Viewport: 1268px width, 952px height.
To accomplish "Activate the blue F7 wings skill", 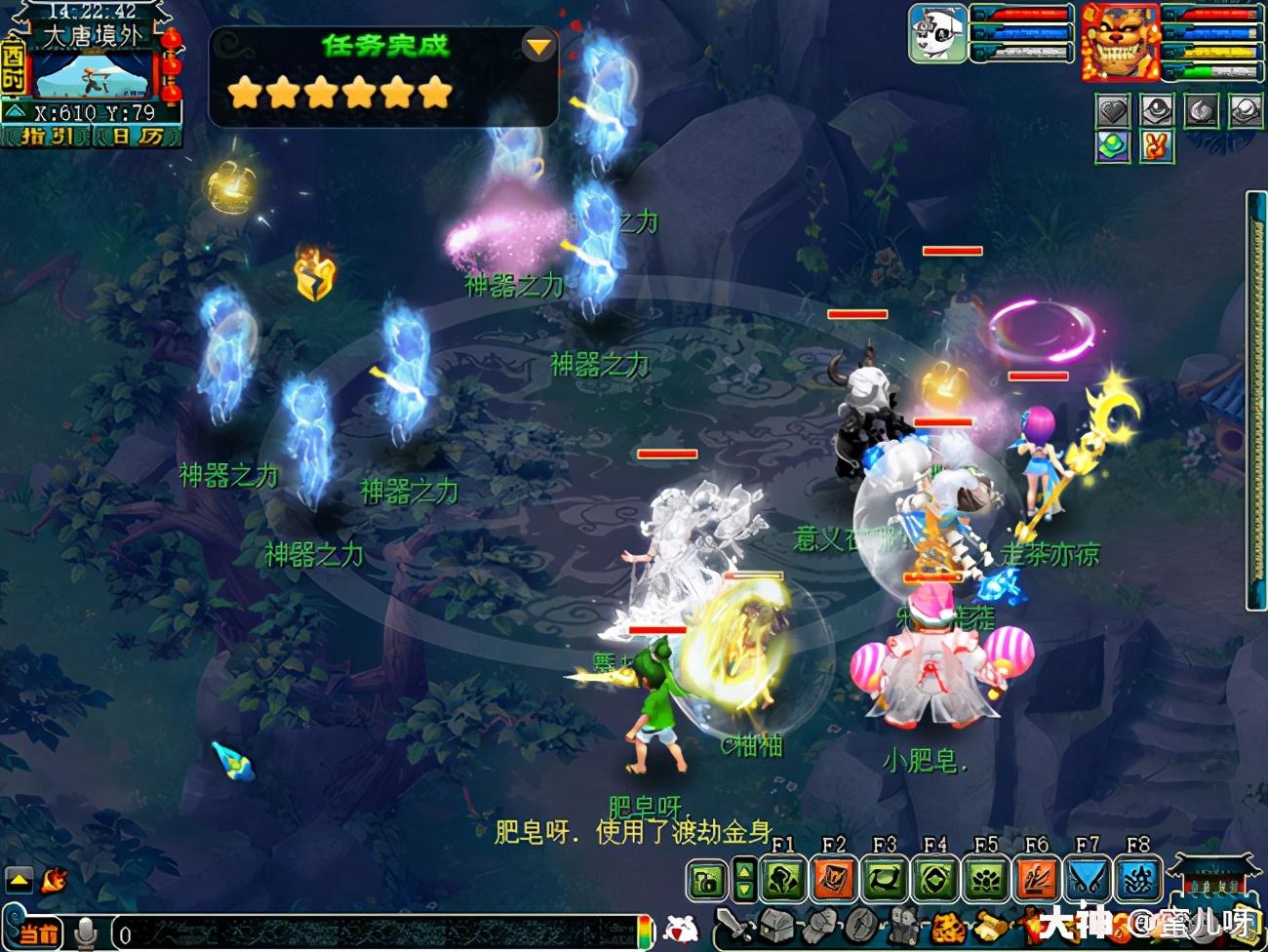I will click(1088, 880).
